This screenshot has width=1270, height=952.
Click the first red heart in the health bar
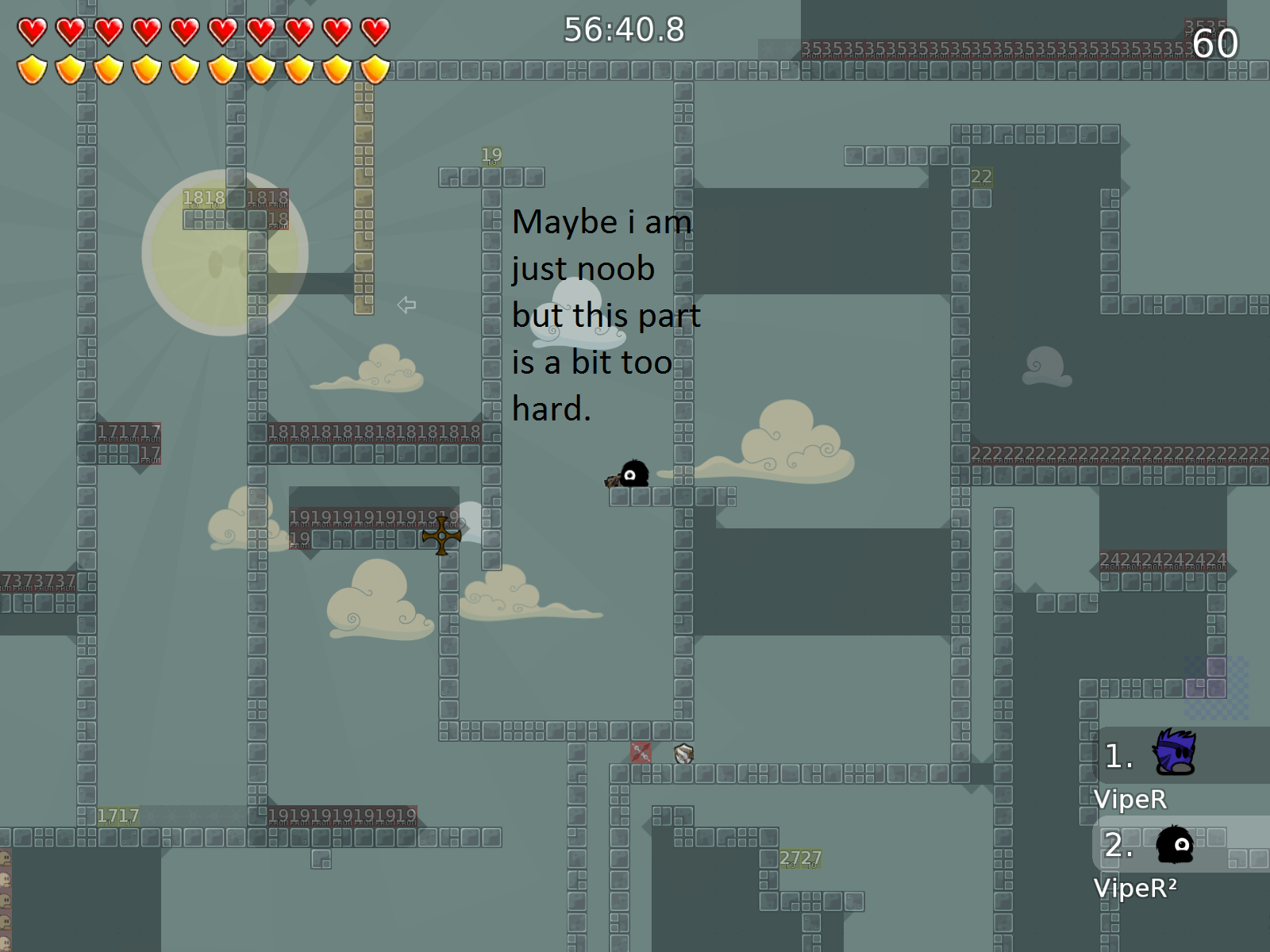point(32,30)
